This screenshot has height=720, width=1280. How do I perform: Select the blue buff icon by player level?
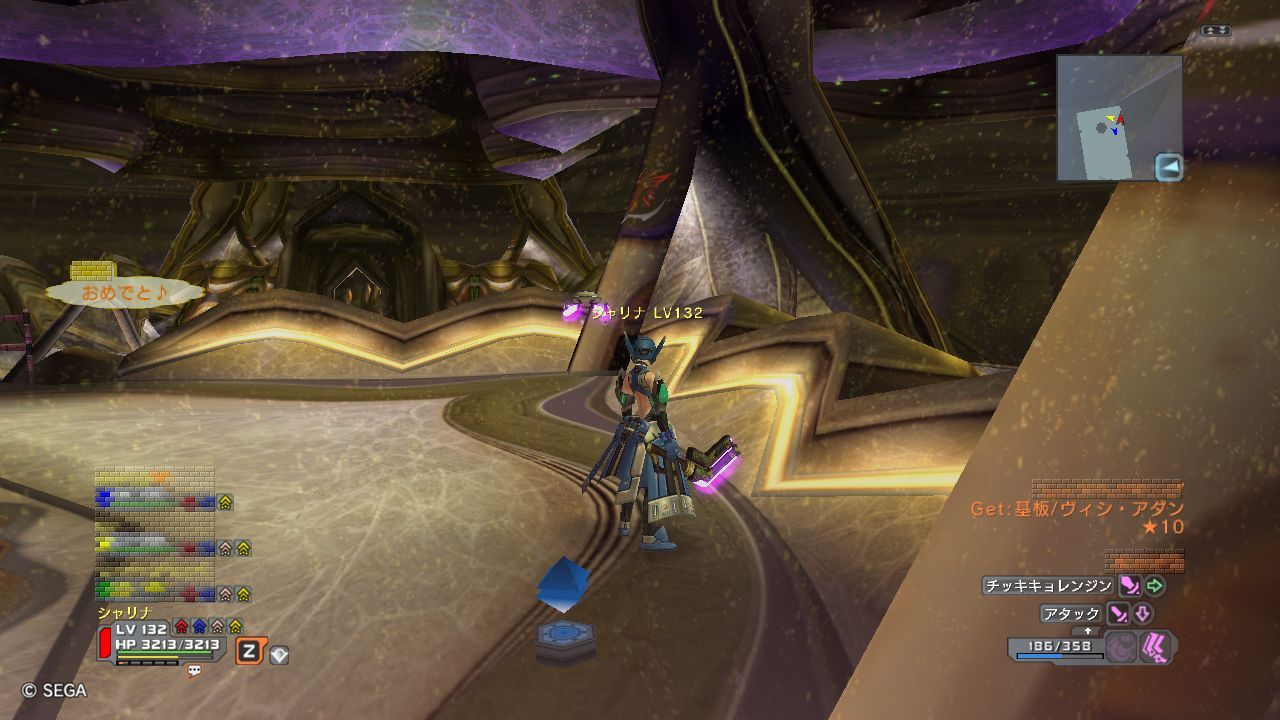199,627
